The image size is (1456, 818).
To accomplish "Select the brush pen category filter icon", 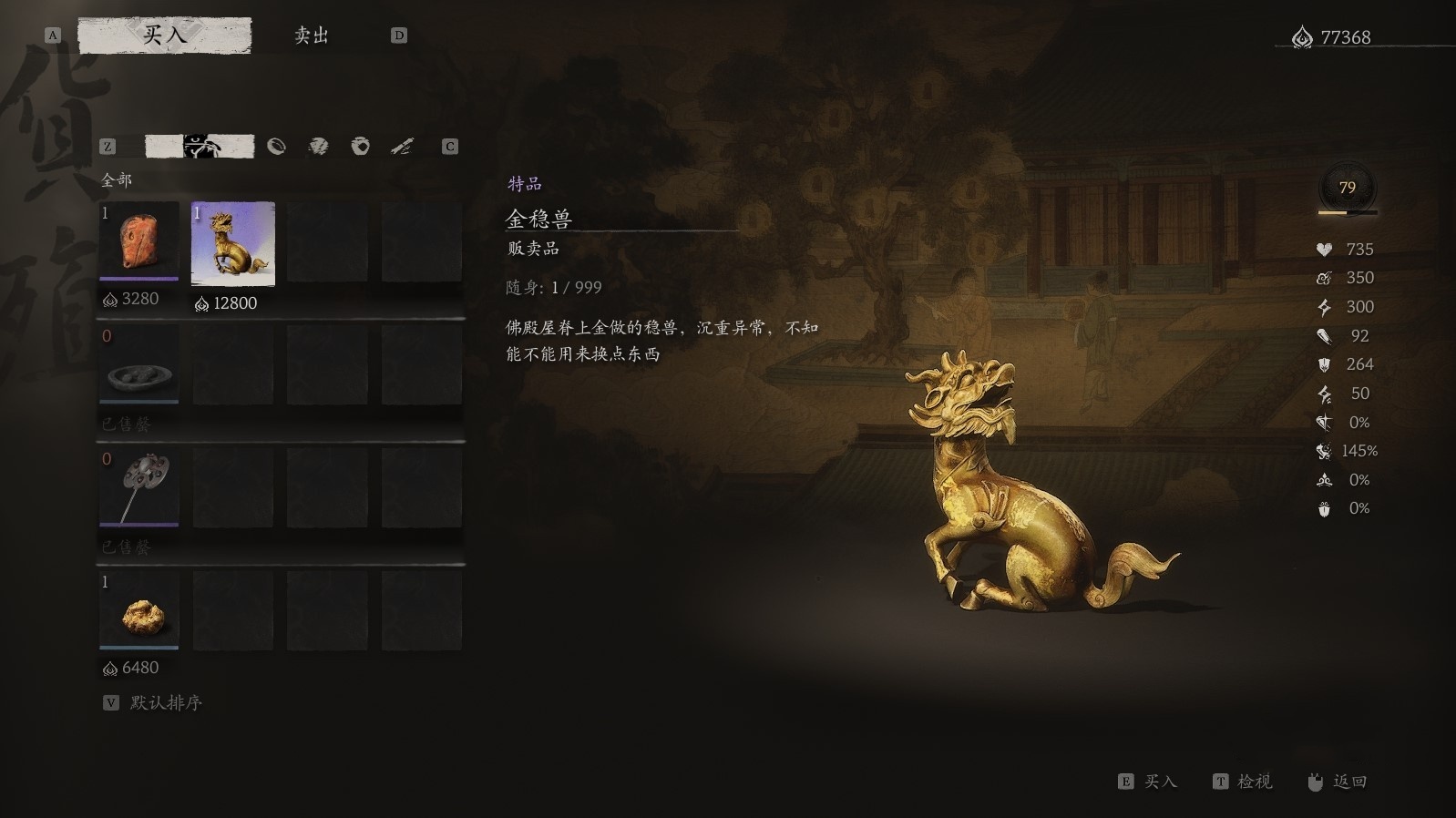I will pyautogui.click(x=401, y=146).
